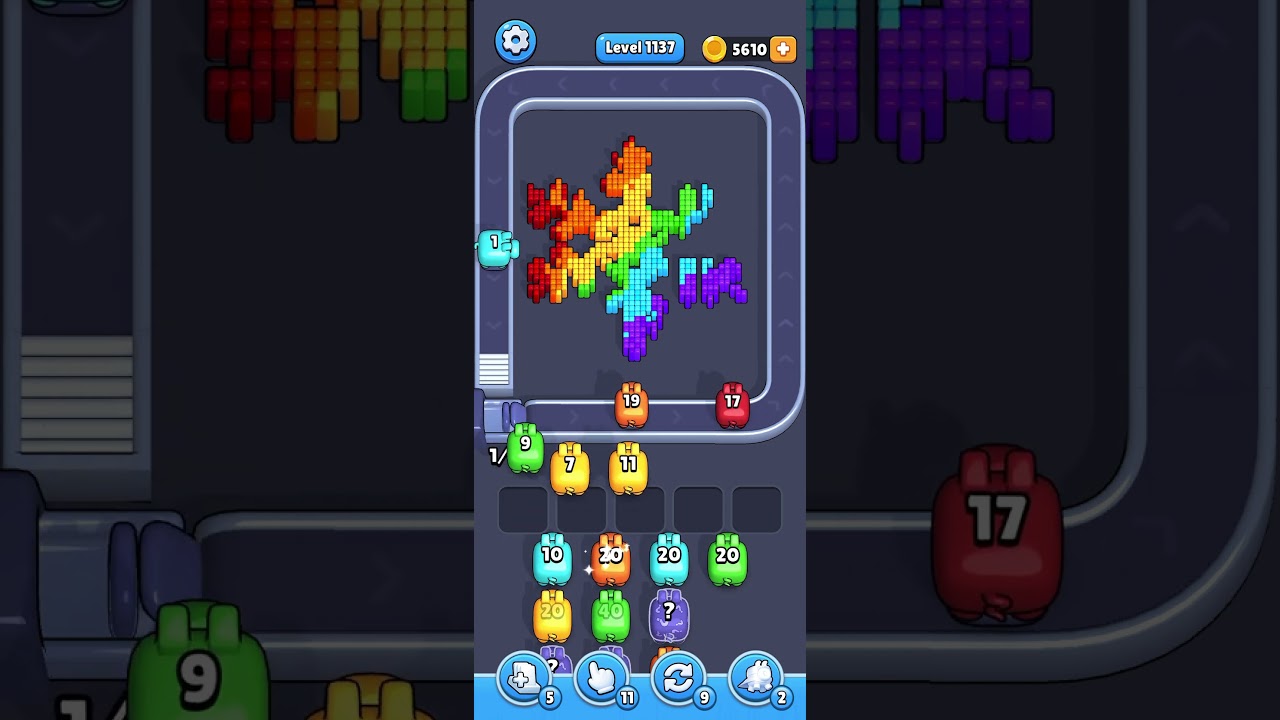Screen dimensions: 1280x720
Task: Select the red block numbered 17
Action: (x=733, y=404)
